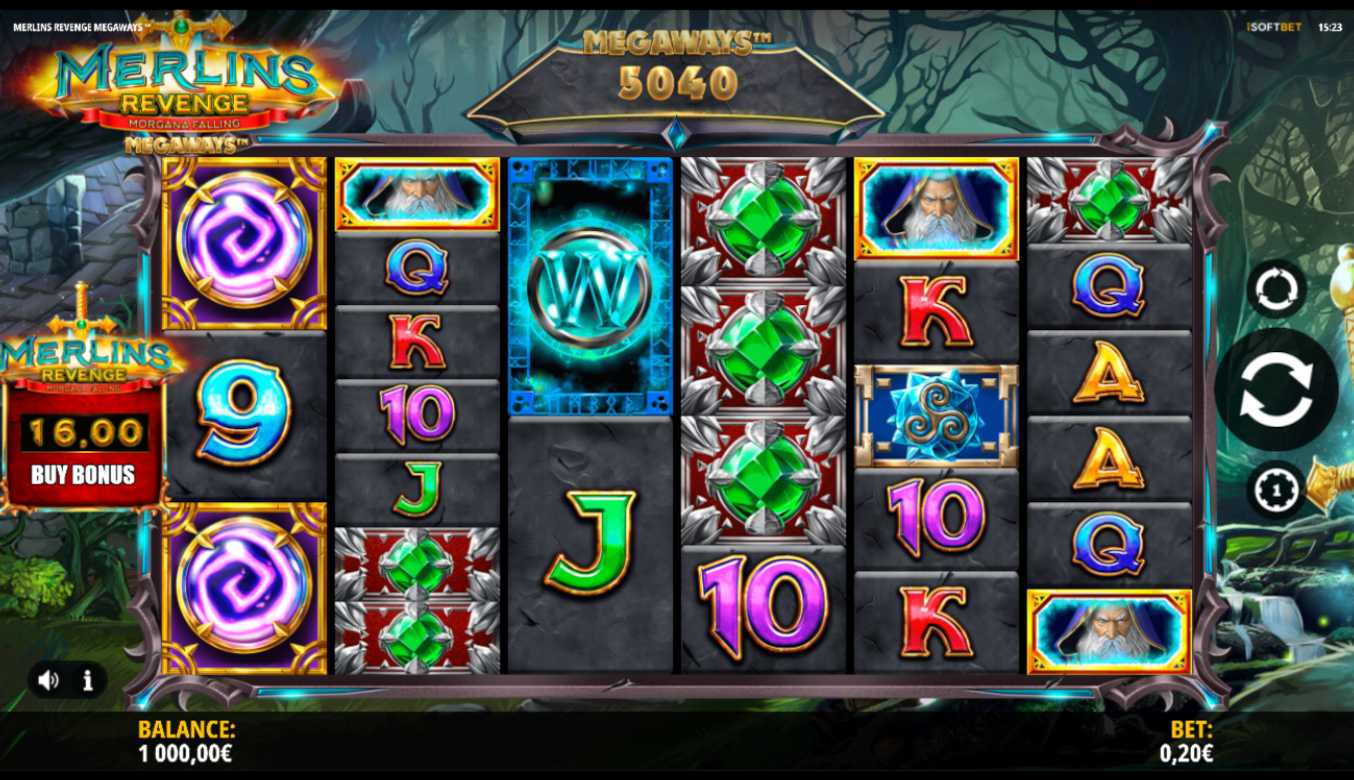Viewport: 1354px width, 780px height.
Task: Open the autoplay settings button
Action: (1276, 289)
